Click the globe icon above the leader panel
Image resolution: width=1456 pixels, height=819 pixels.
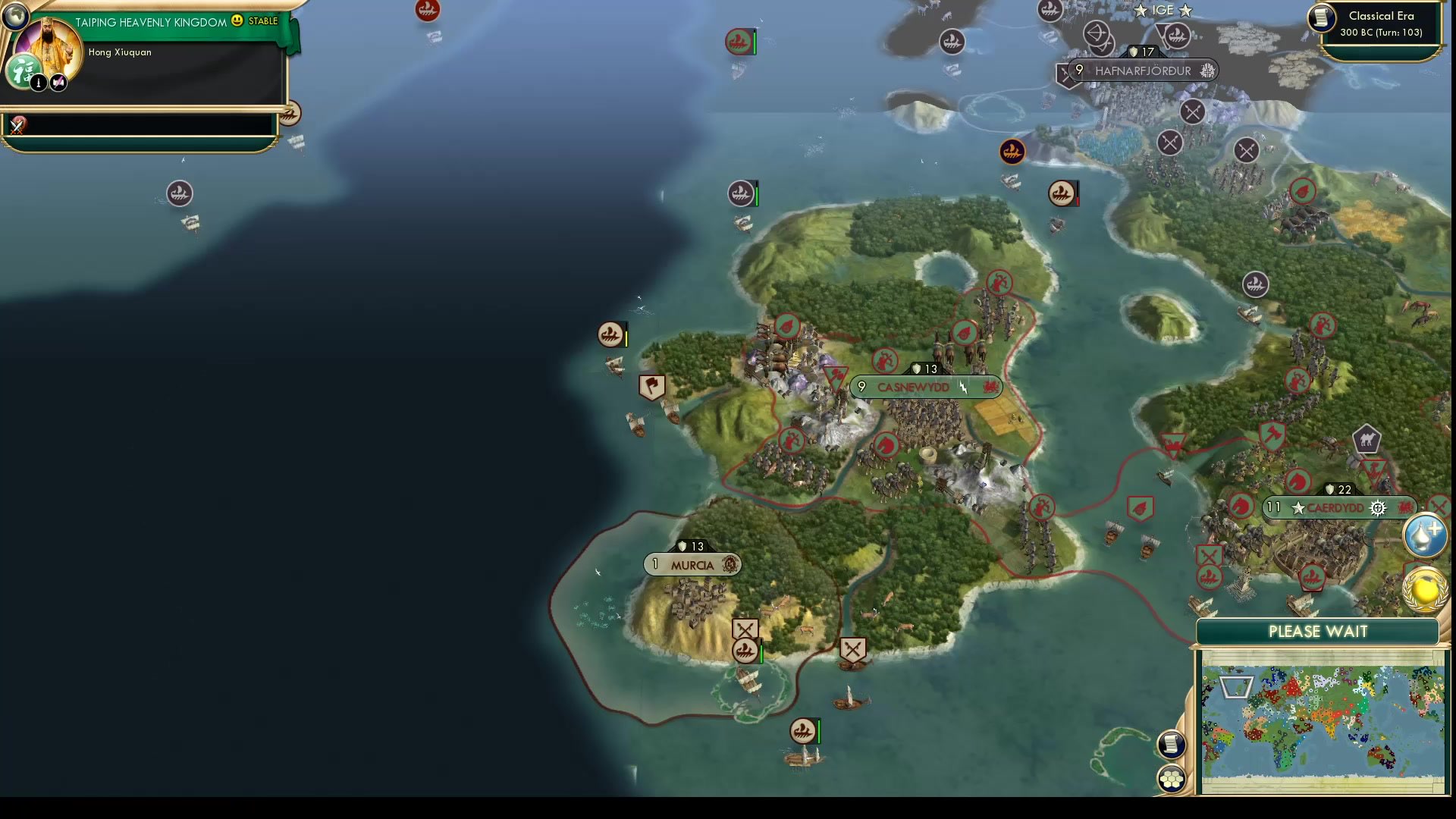click(16, 16)
